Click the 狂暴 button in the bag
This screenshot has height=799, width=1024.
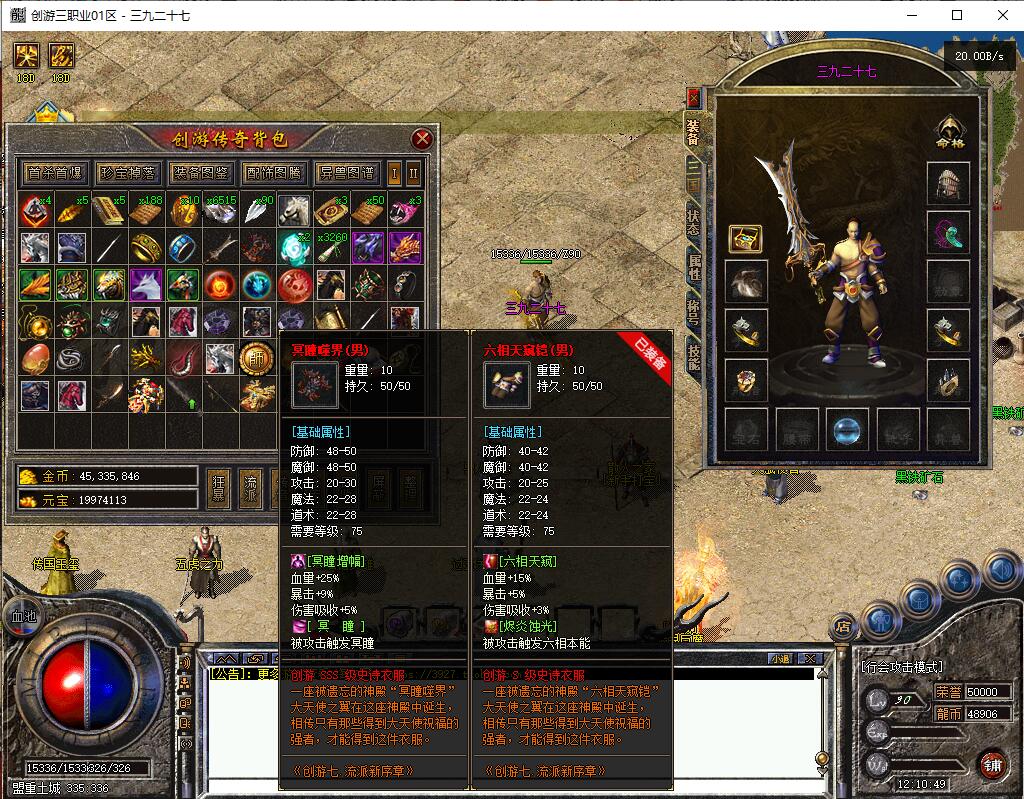click(219, 485)
